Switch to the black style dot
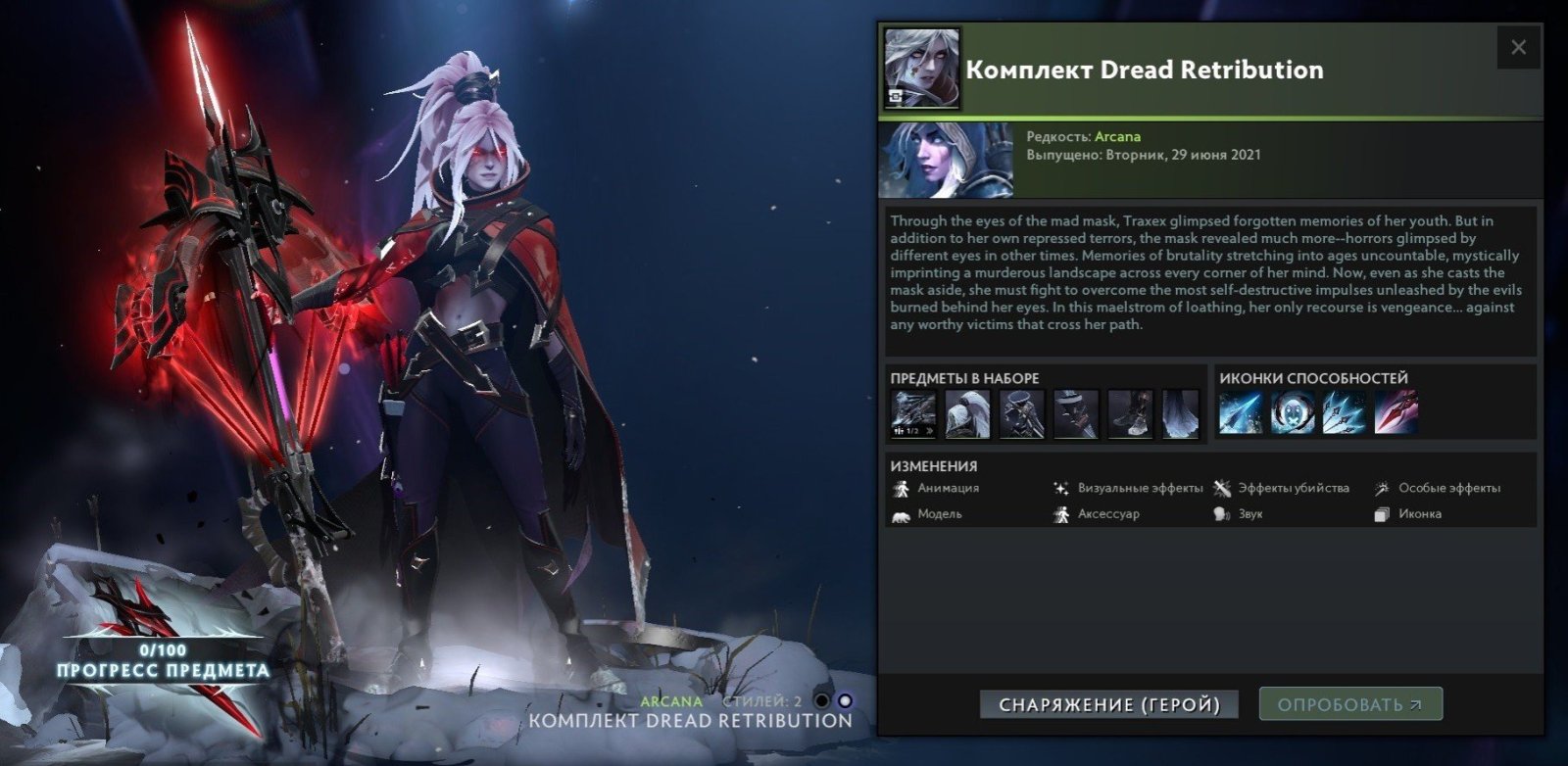Screen dimensions: 1568x766 tap(822, 700)
